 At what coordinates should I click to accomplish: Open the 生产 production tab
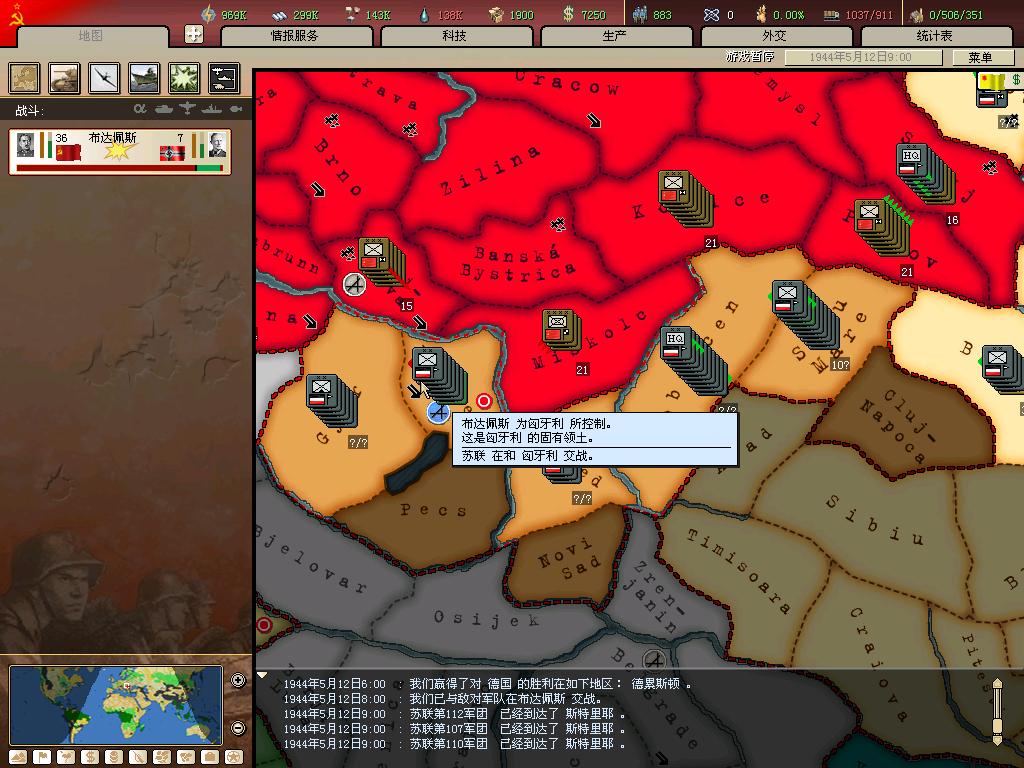(615, 36)
